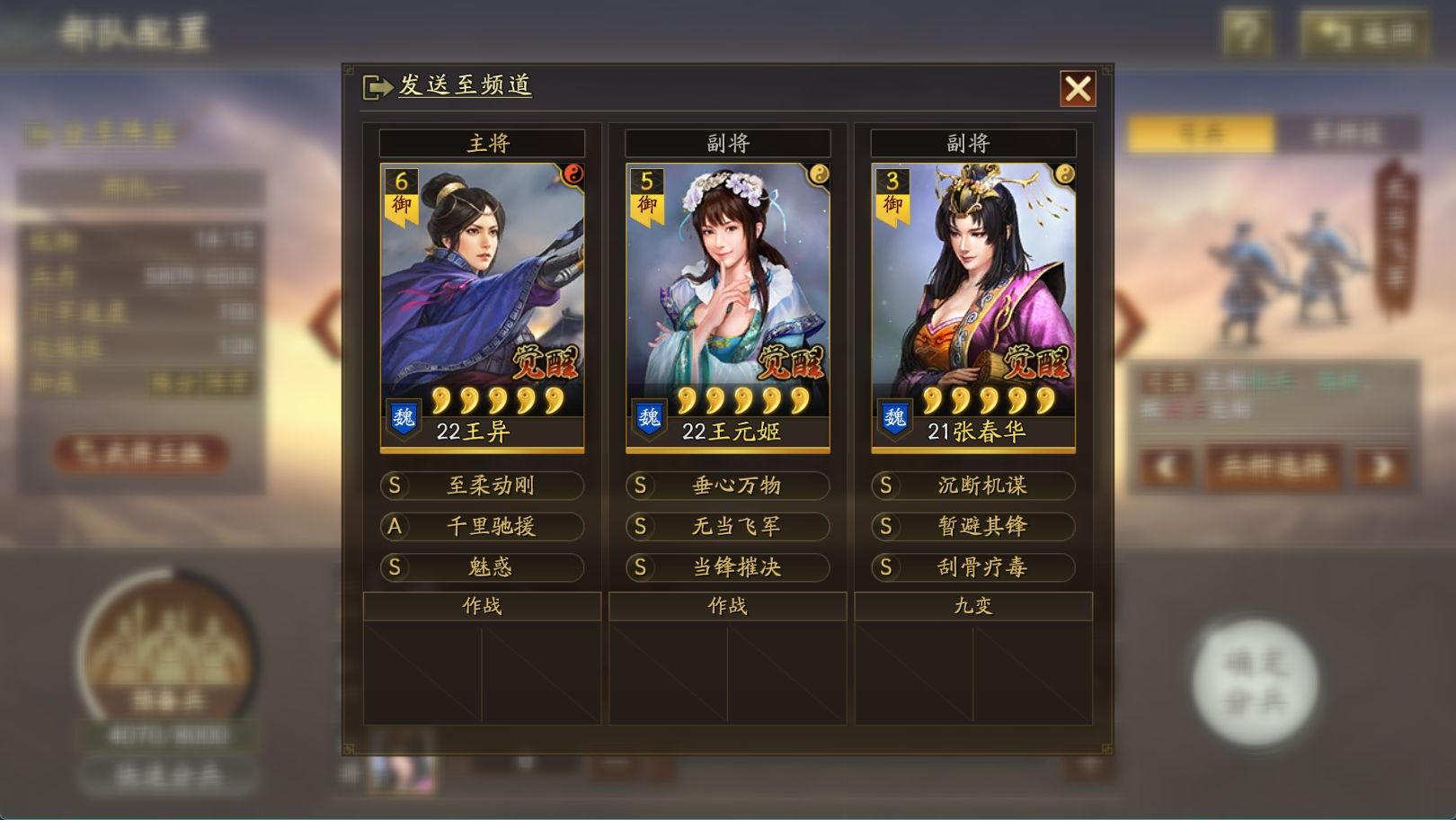Toggle the A skill 千里驰援

(x=483, y=527)
